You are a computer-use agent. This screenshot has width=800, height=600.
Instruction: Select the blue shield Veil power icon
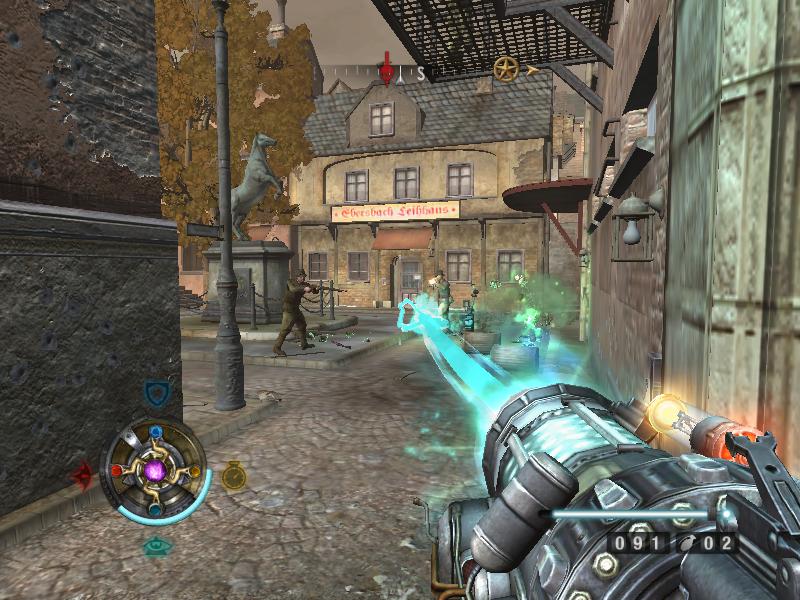point(155,392)
